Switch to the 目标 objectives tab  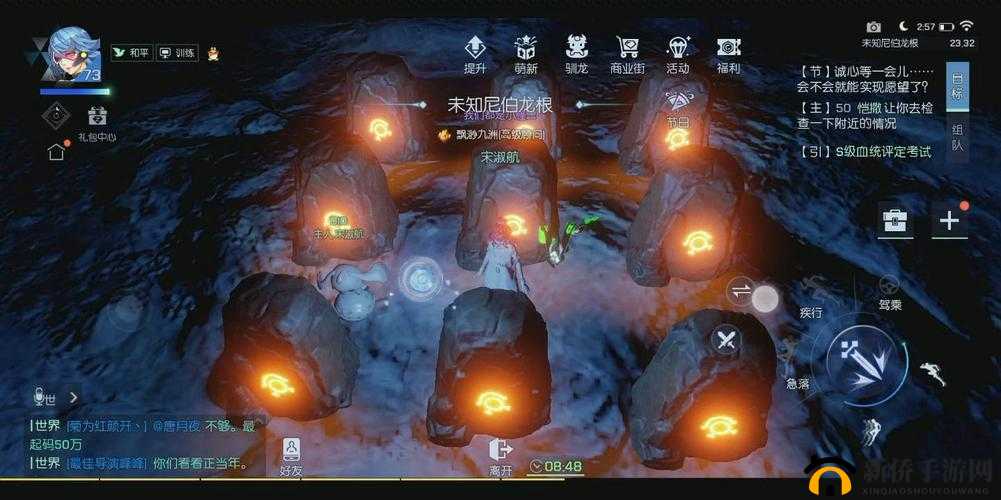[957, 87]
